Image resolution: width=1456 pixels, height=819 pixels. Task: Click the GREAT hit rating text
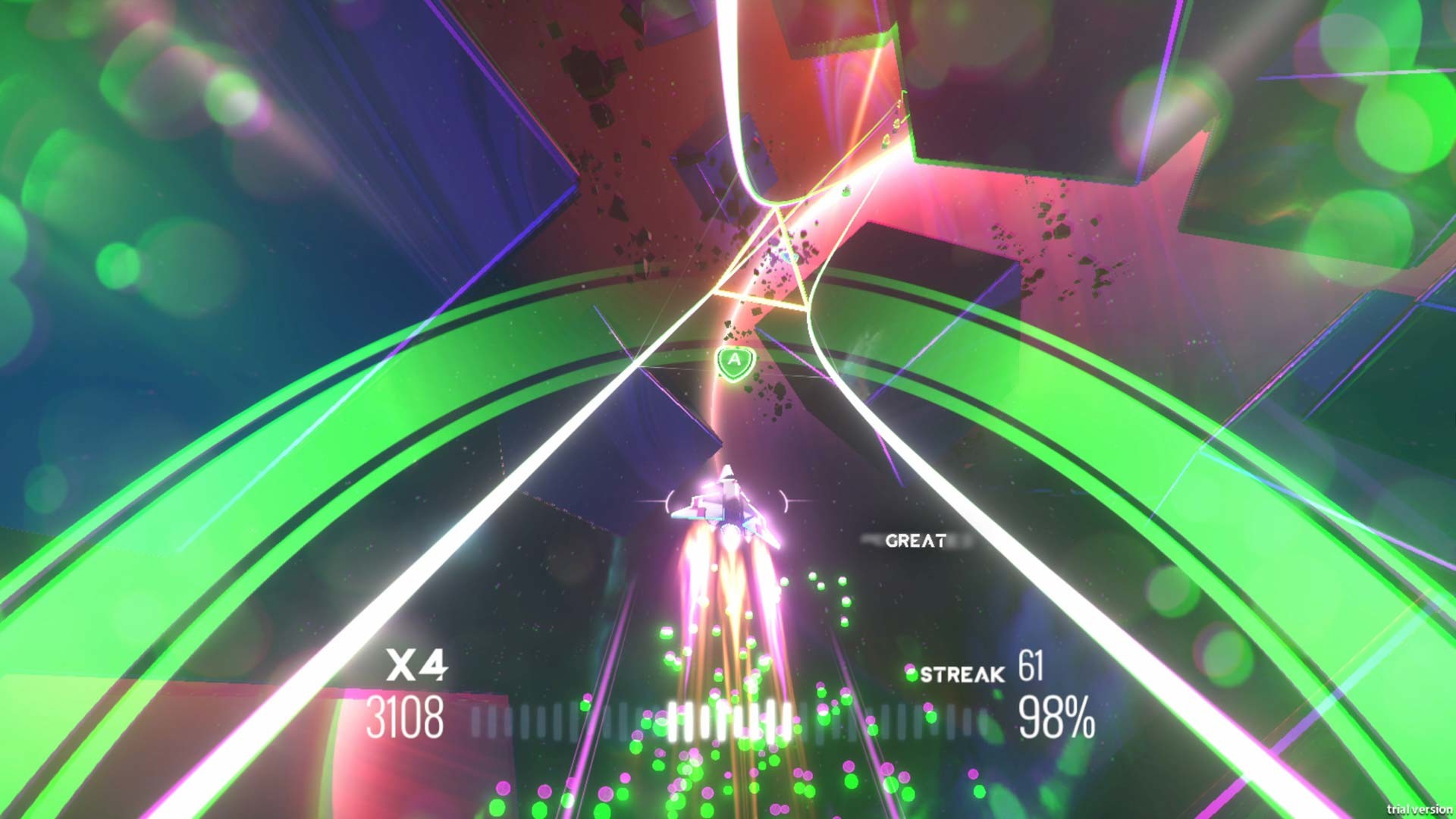coord(916,541)
